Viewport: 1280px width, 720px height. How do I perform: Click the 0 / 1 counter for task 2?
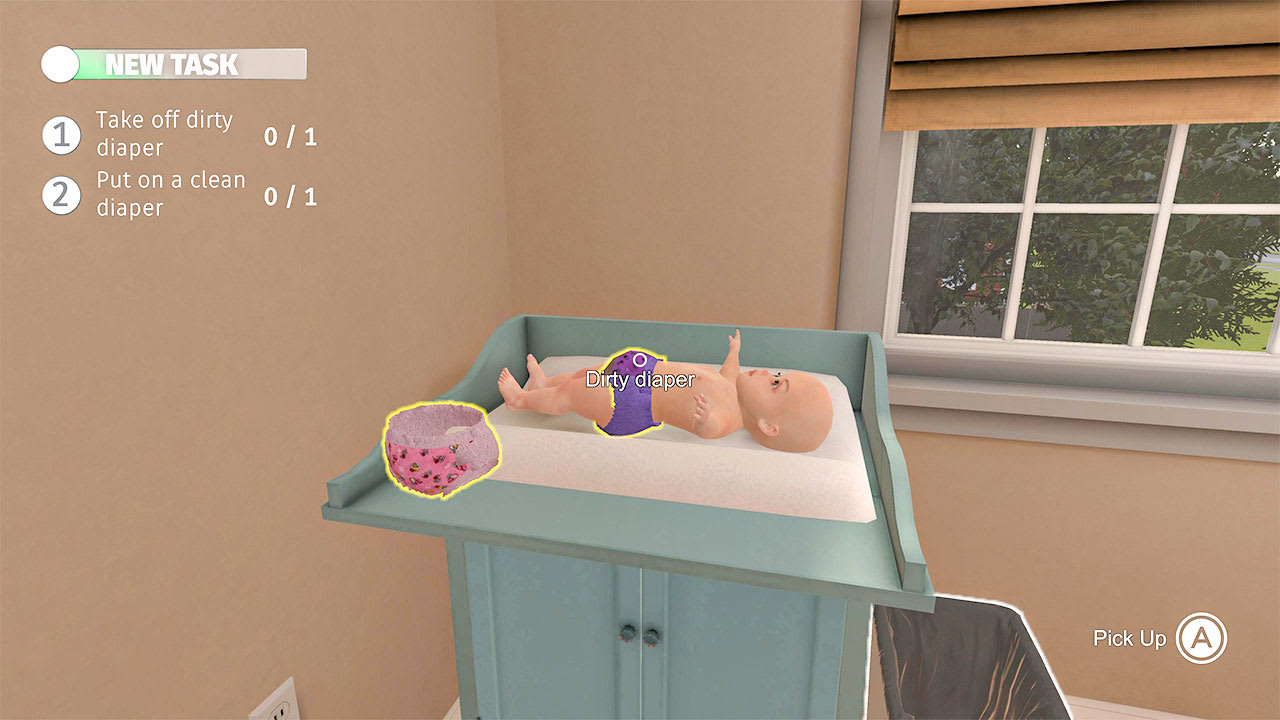click(291, 197)
